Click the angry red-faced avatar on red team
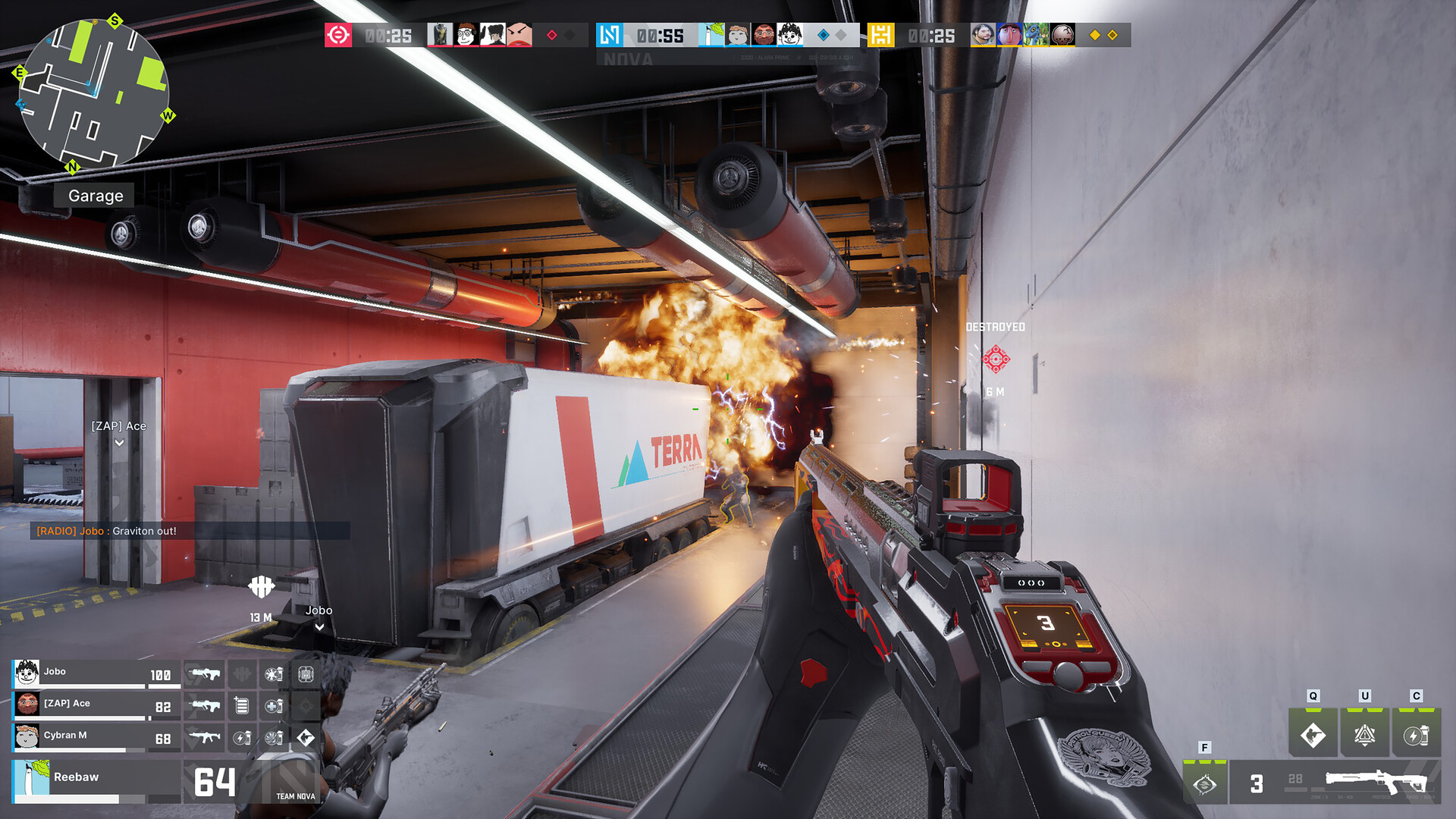Screen dimensions: 1456x819 coord(519,35)
